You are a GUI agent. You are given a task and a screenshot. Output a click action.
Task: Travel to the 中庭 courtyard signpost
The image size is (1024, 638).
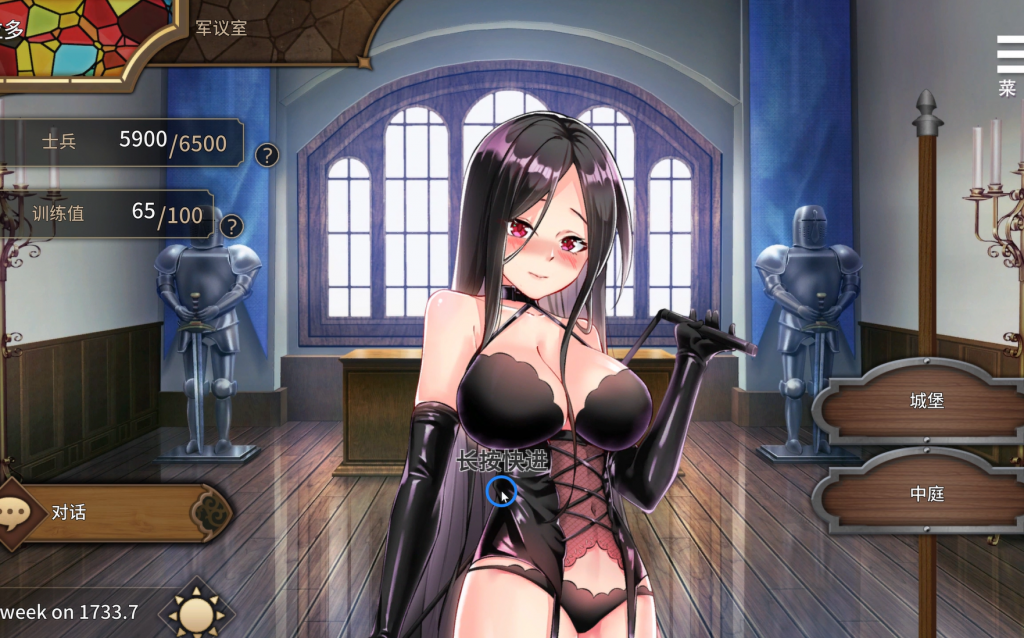coord(926,494)
